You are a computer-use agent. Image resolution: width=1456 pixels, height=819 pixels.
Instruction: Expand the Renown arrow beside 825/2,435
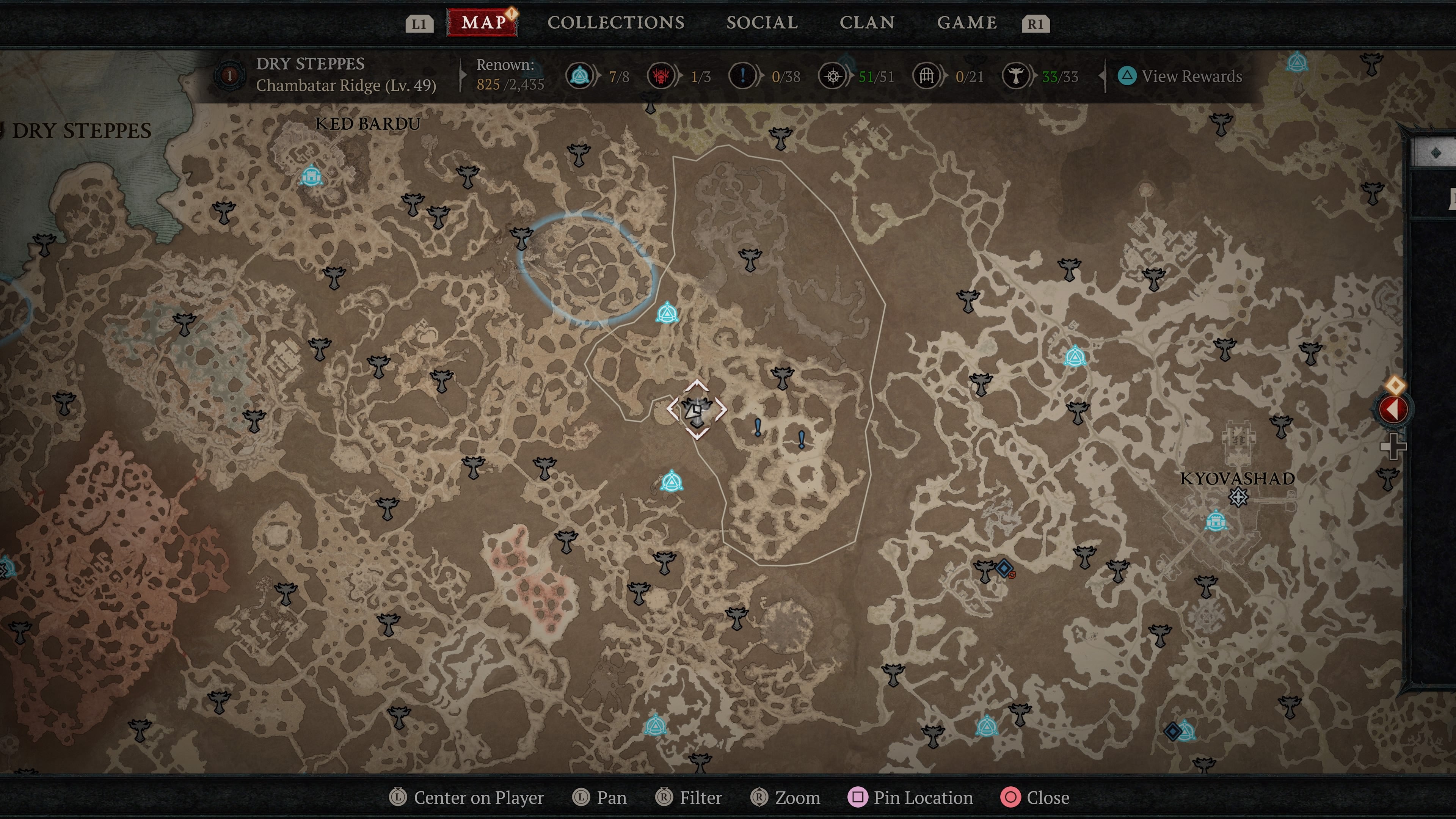(x=463, y=76)
